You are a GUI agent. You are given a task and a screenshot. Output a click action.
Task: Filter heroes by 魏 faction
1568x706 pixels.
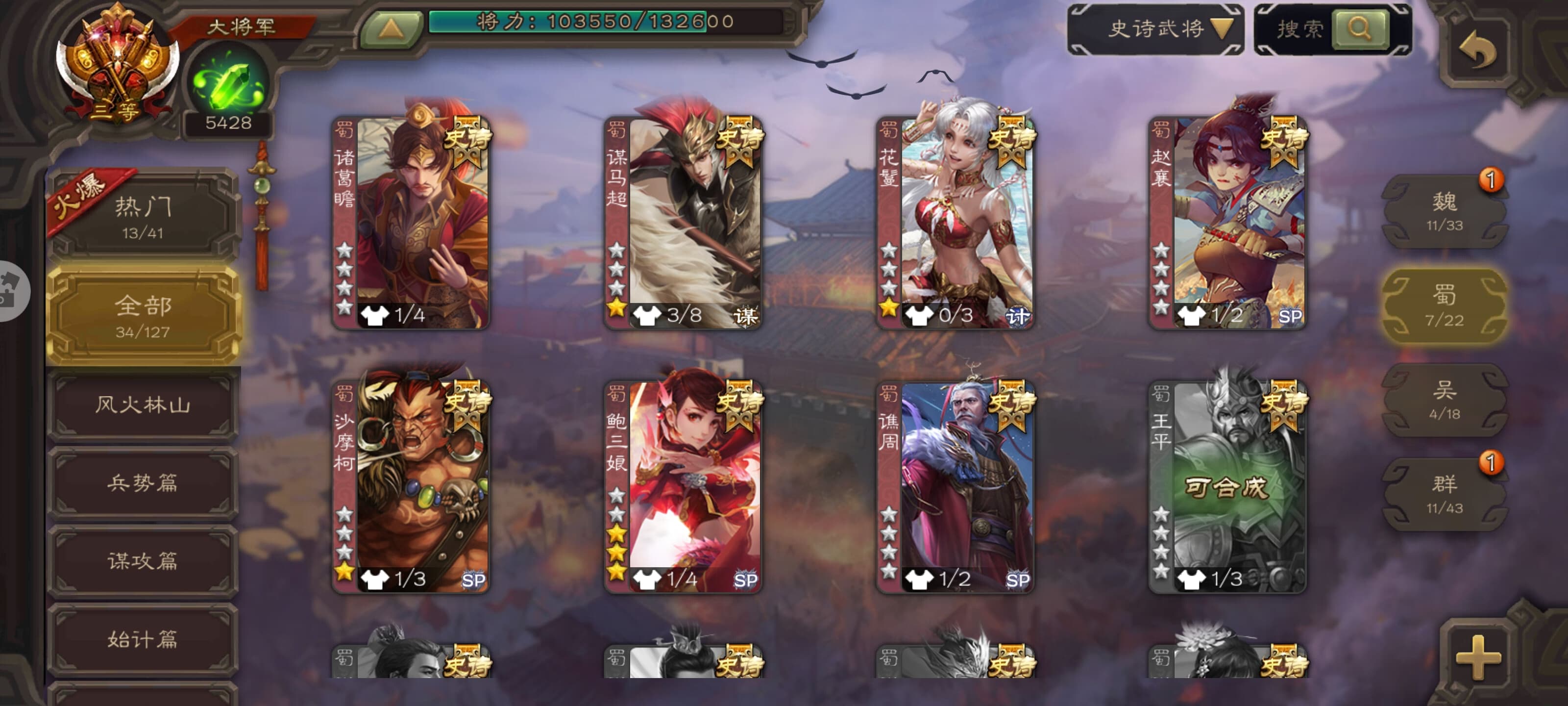pos(1444,211)
